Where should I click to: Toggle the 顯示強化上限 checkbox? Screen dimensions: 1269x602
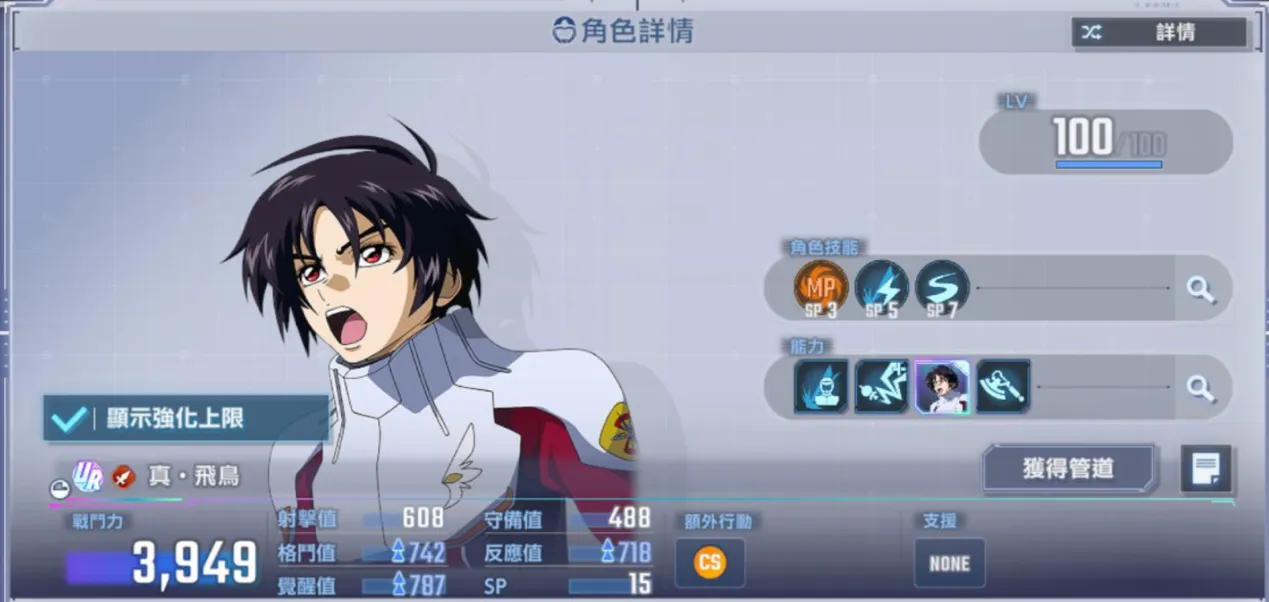coord(69,418)
